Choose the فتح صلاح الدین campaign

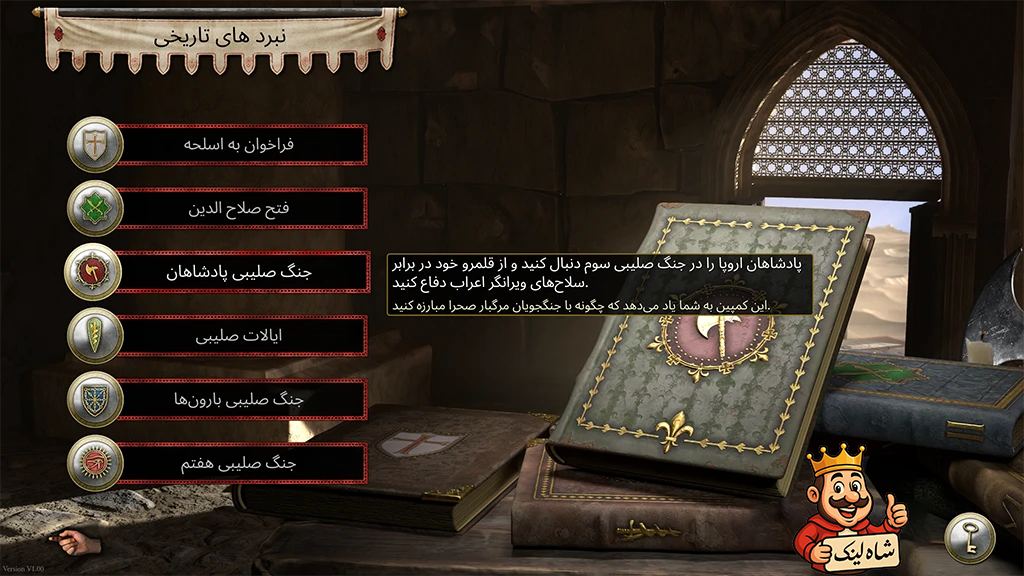(x=243, y=209)
